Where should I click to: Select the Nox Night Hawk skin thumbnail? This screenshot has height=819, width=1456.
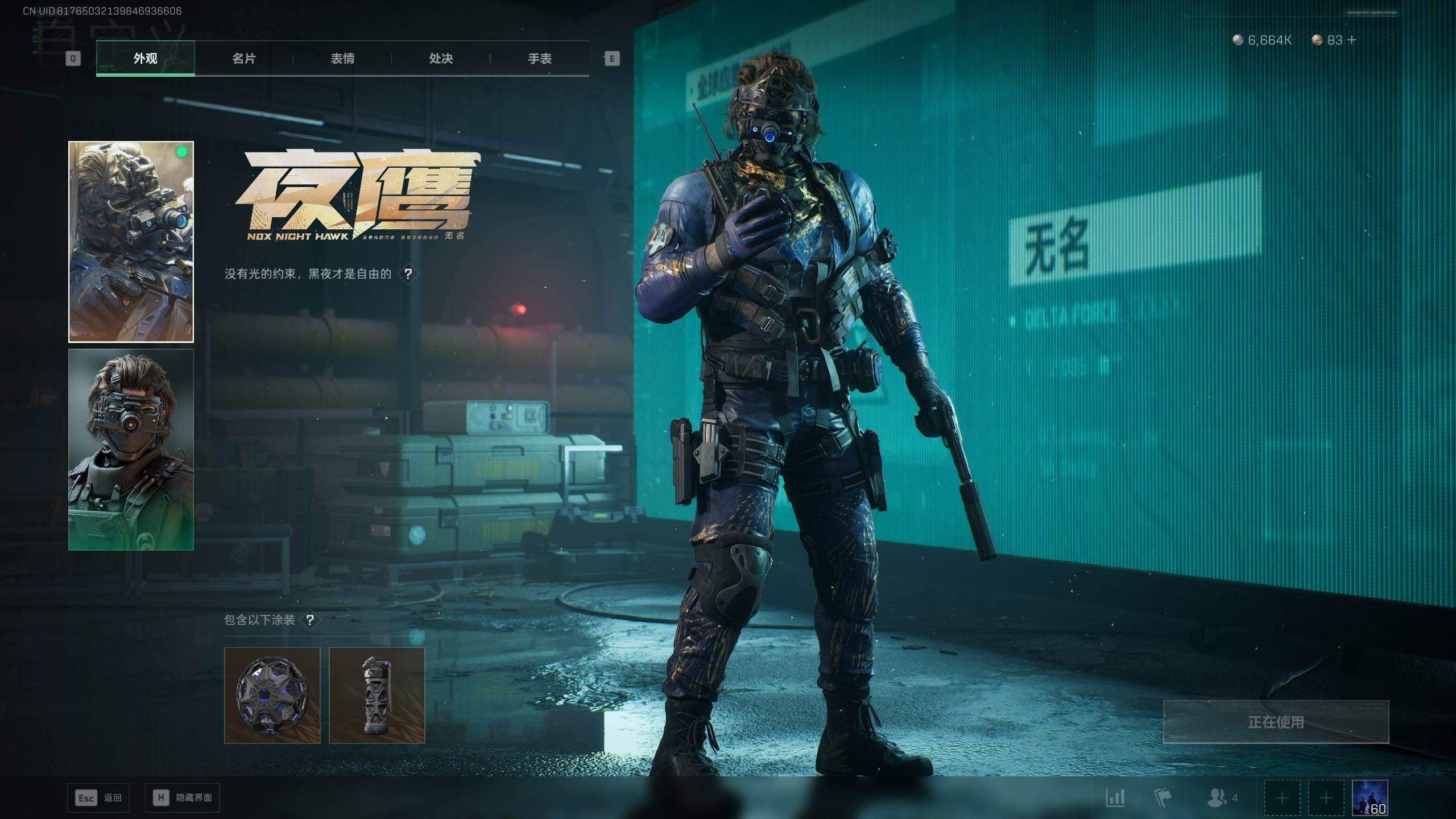[x=131, y=242]
